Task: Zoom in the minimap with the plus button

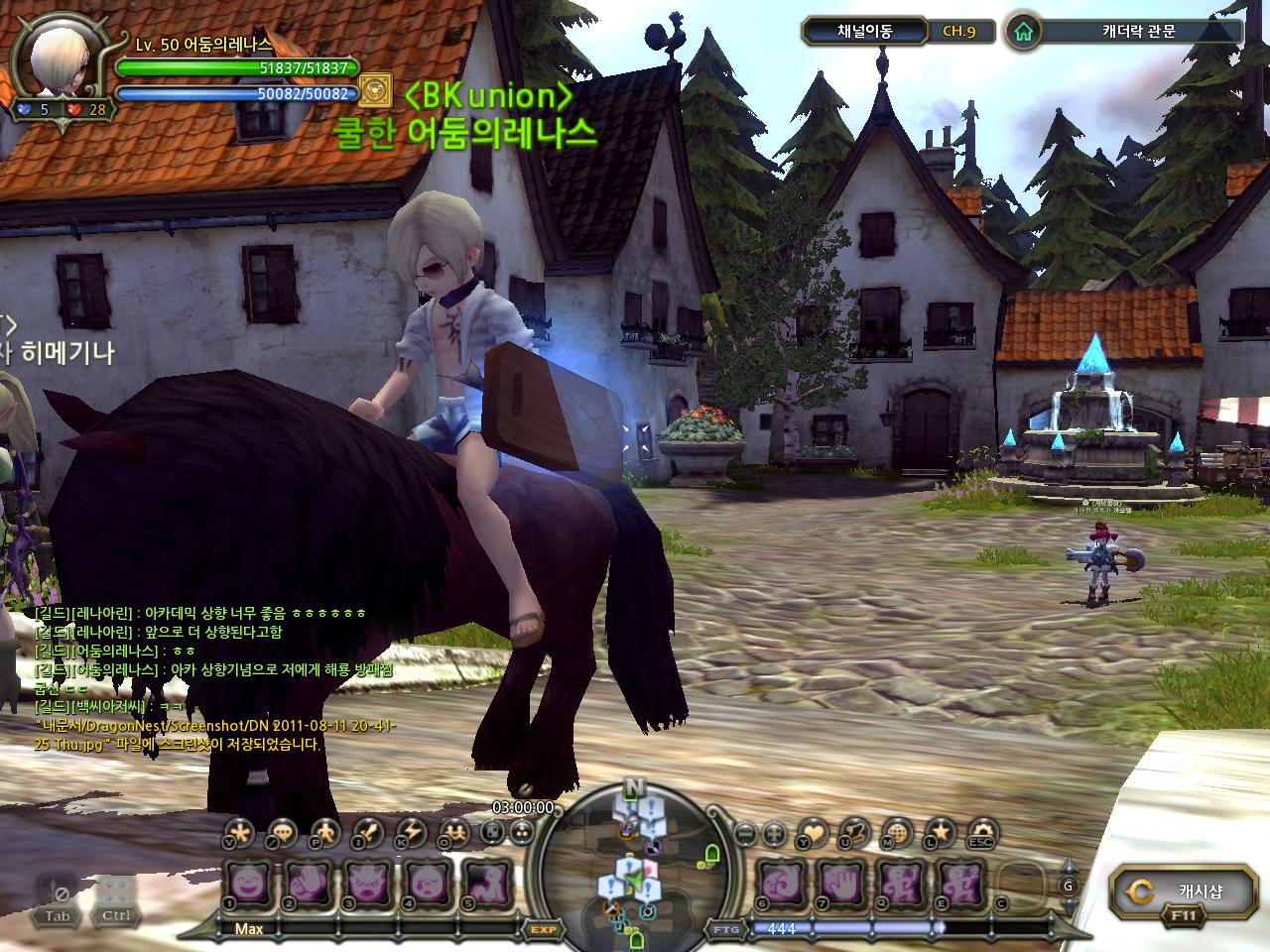Action: [x=775, y=833]
